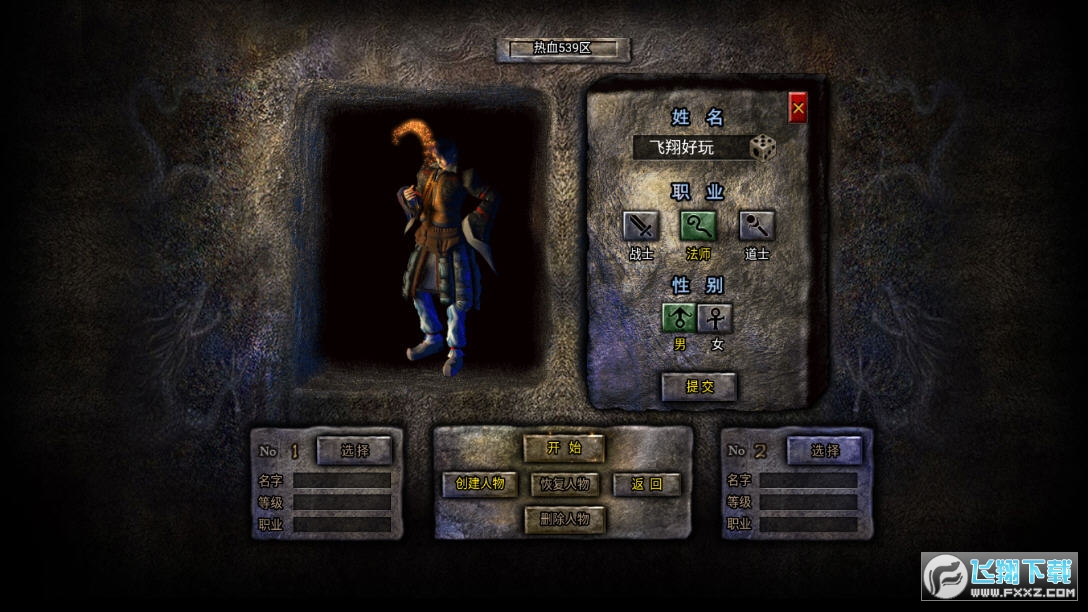The width and height of the screenshot is (1088, 612).
Task: Click 删除人物 delete character button
Action: point(564,519)
